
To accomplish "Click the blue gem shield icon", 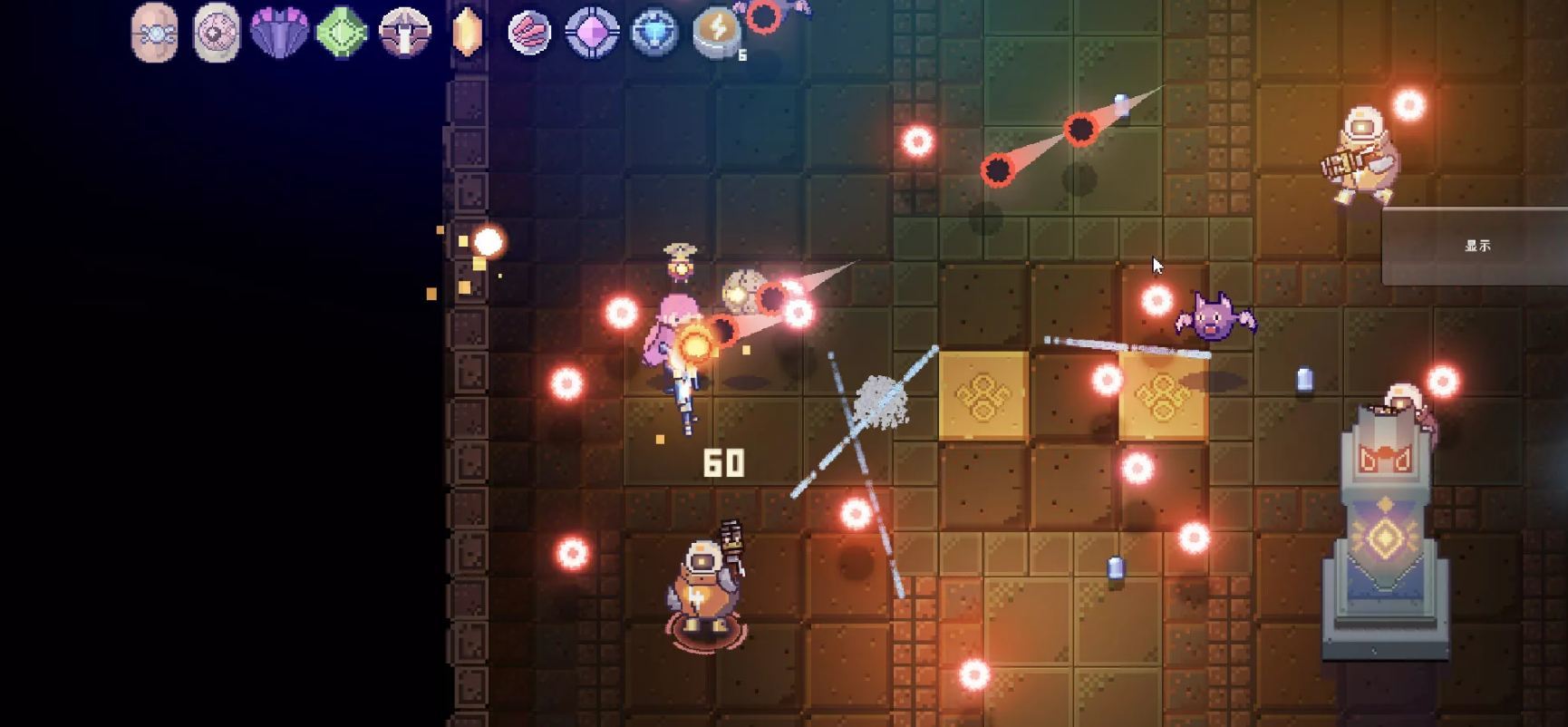I will [654, 33].
